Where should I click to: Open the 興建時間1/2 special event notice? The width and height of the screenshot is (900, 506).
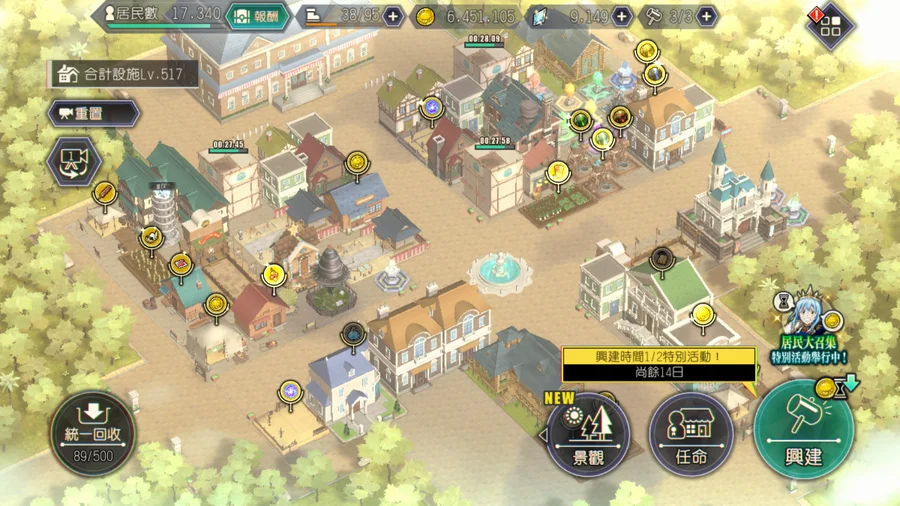(658, 364)
